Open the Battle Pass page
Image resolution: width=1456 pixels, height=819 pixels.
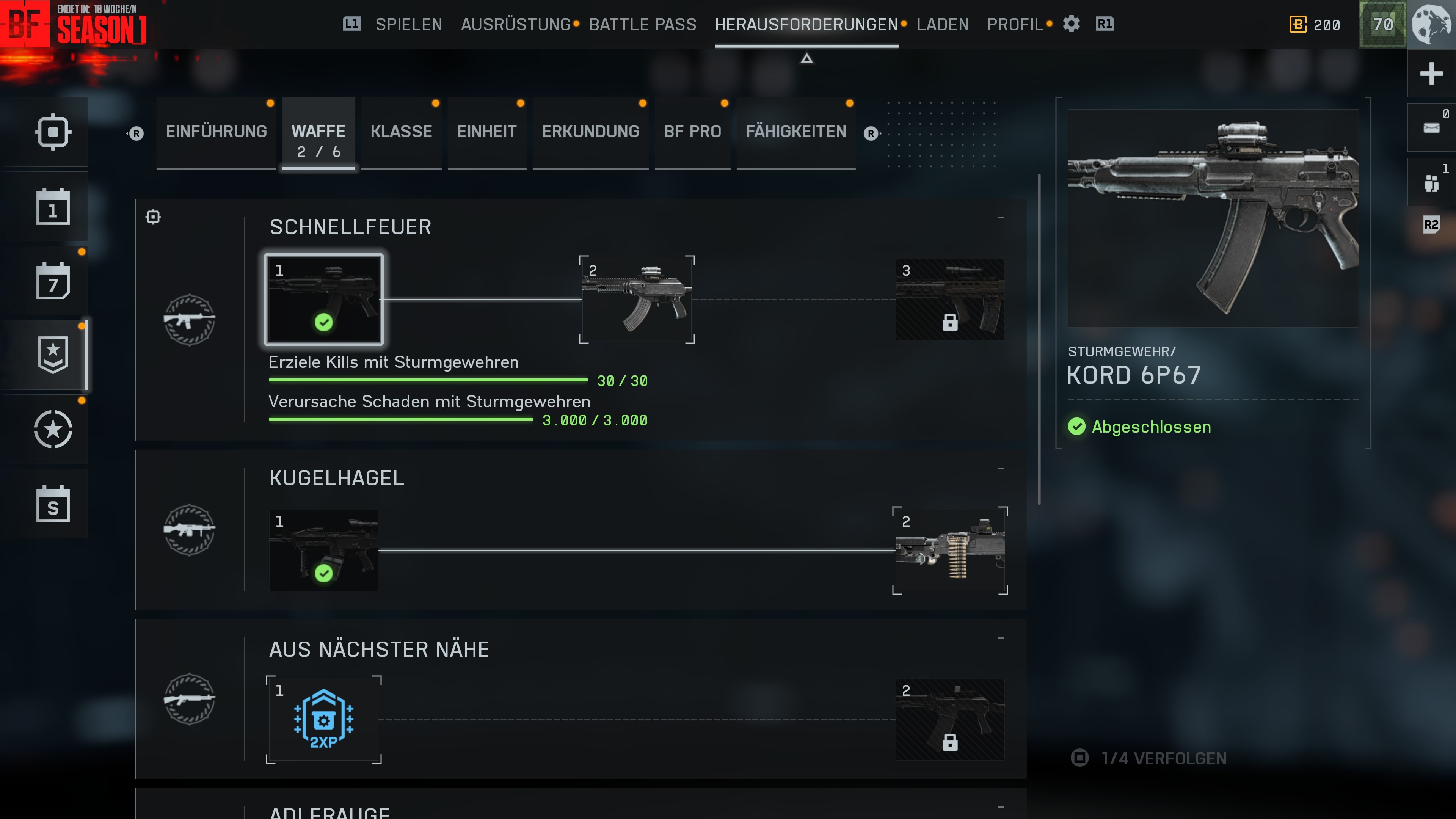click(643, 24)
